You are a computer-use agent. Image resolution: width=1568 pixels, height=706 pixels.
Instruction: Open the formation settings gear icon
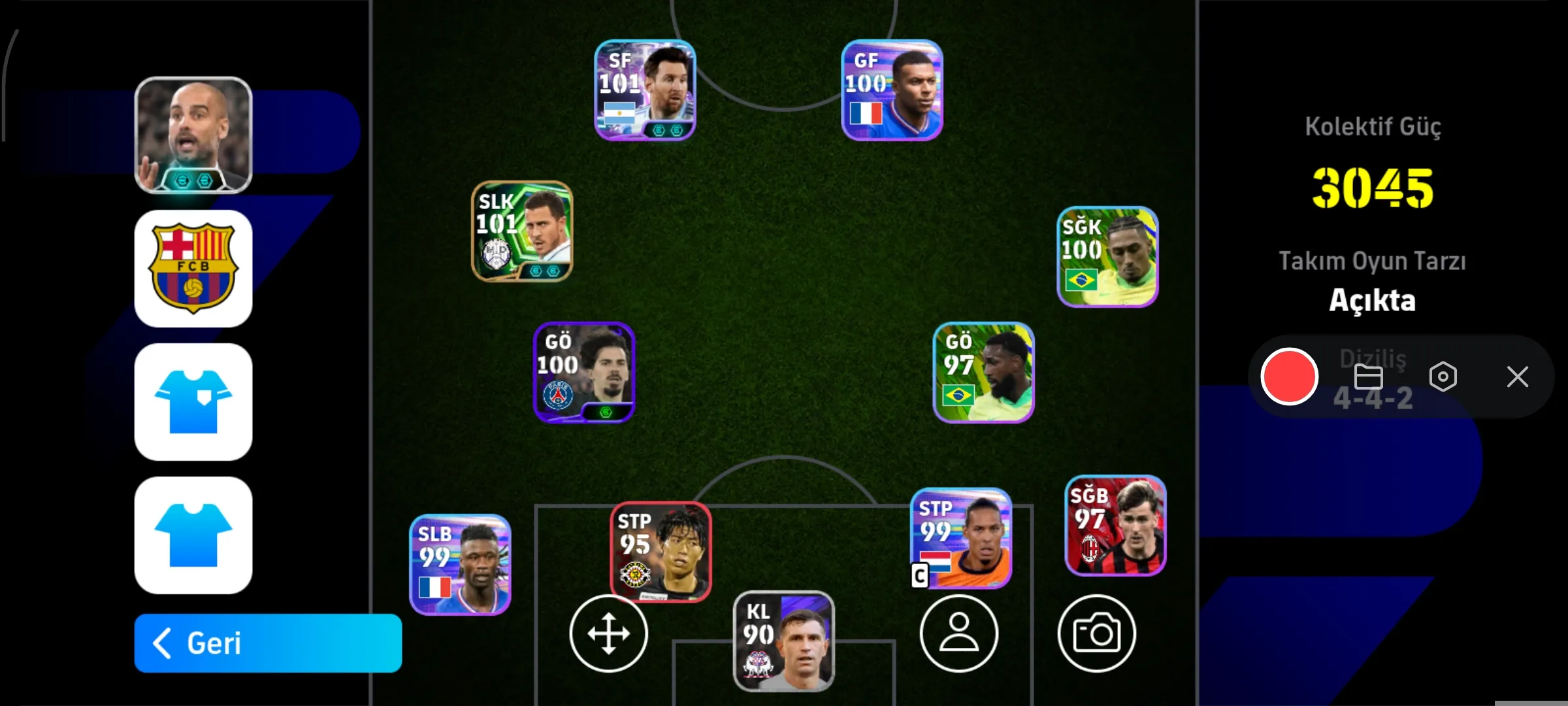click(1444, 376)
